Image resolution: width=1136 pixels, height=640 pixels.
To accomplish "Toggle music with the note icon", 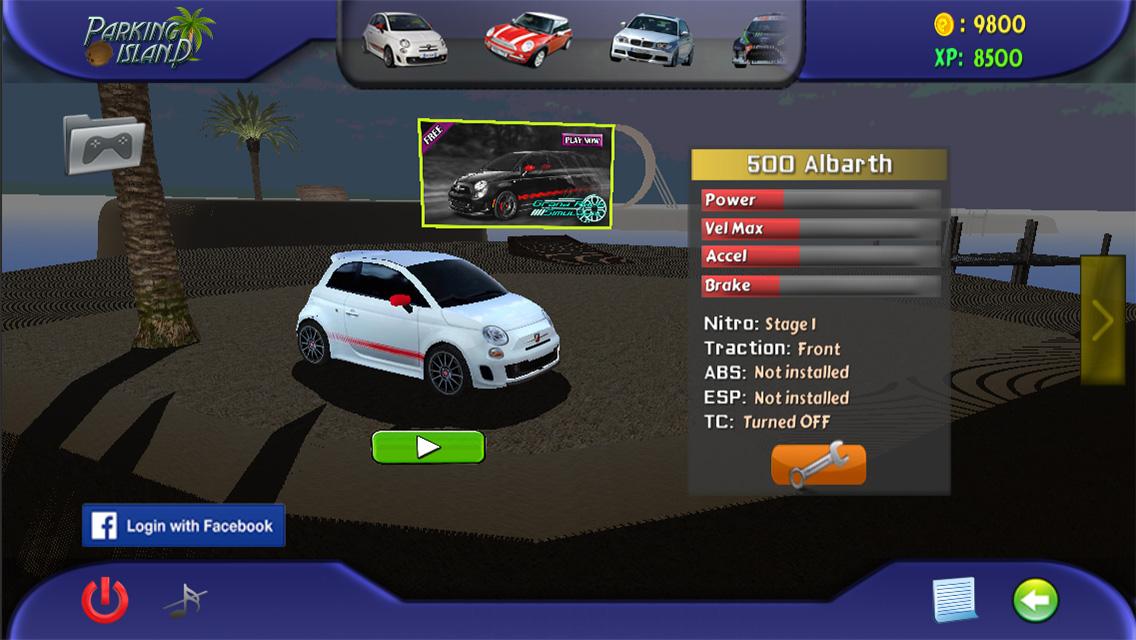I will pyautogui.click(x=185, y=600).
